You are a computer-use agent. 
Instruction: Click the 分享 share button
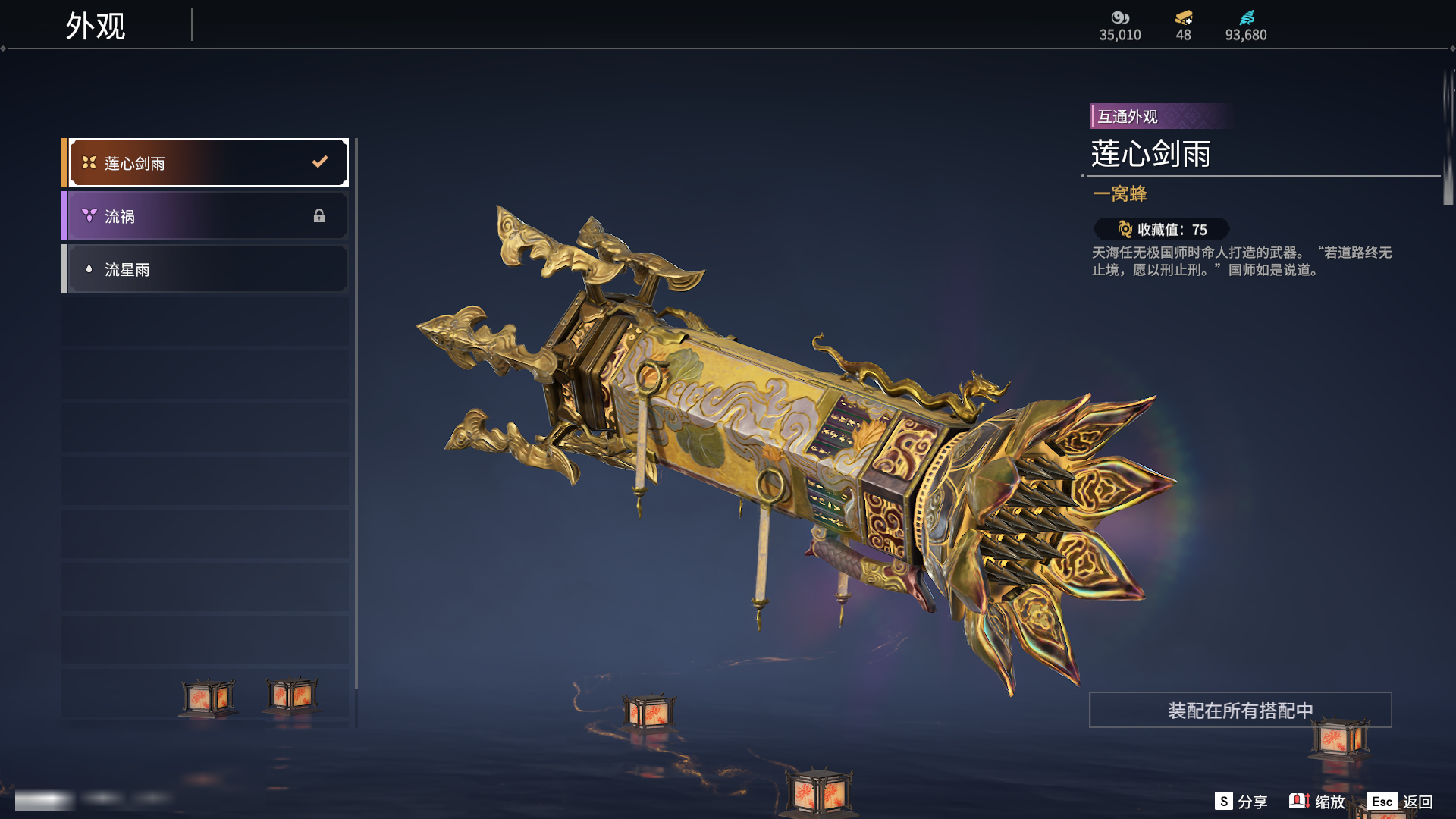coord(1241,802)
